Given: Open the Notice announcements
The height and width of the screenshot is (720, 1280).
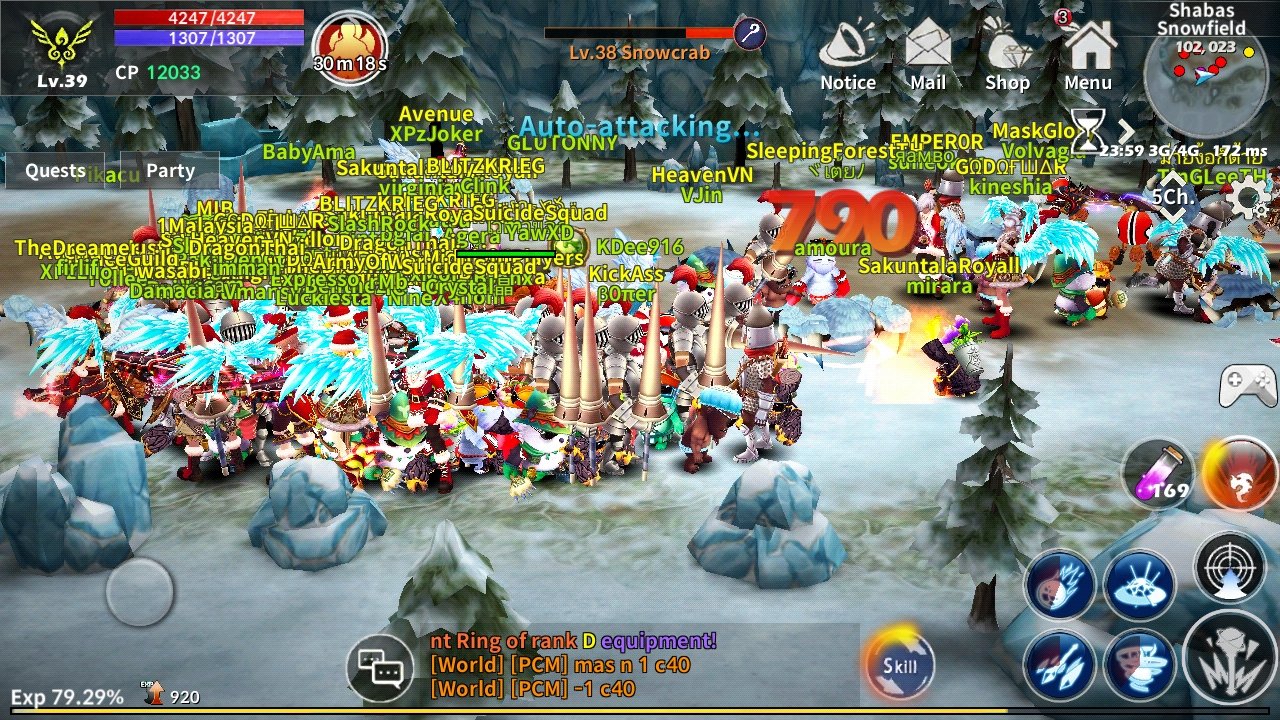Looking at the screenshot, I should coord(847,58).
